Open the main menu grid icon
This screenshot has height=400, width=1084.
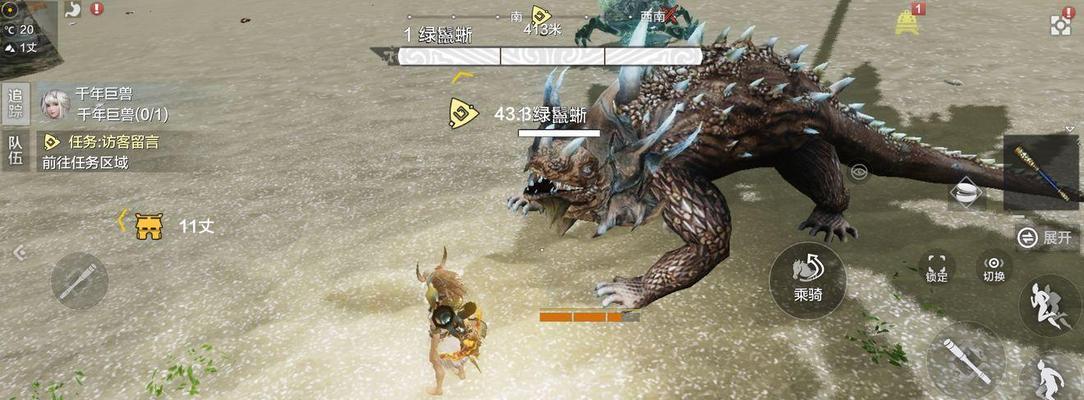[x=1062, y=24]
